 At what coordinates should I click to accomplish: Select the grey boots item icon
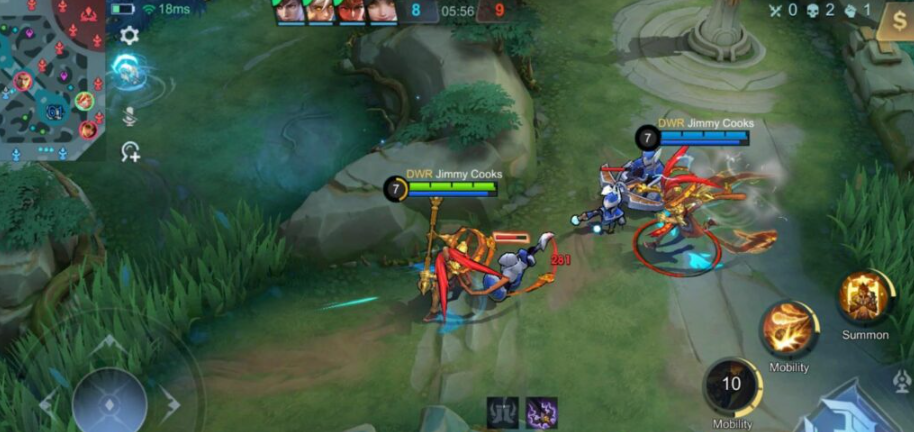pyautogui.click(x=503, y=412)
